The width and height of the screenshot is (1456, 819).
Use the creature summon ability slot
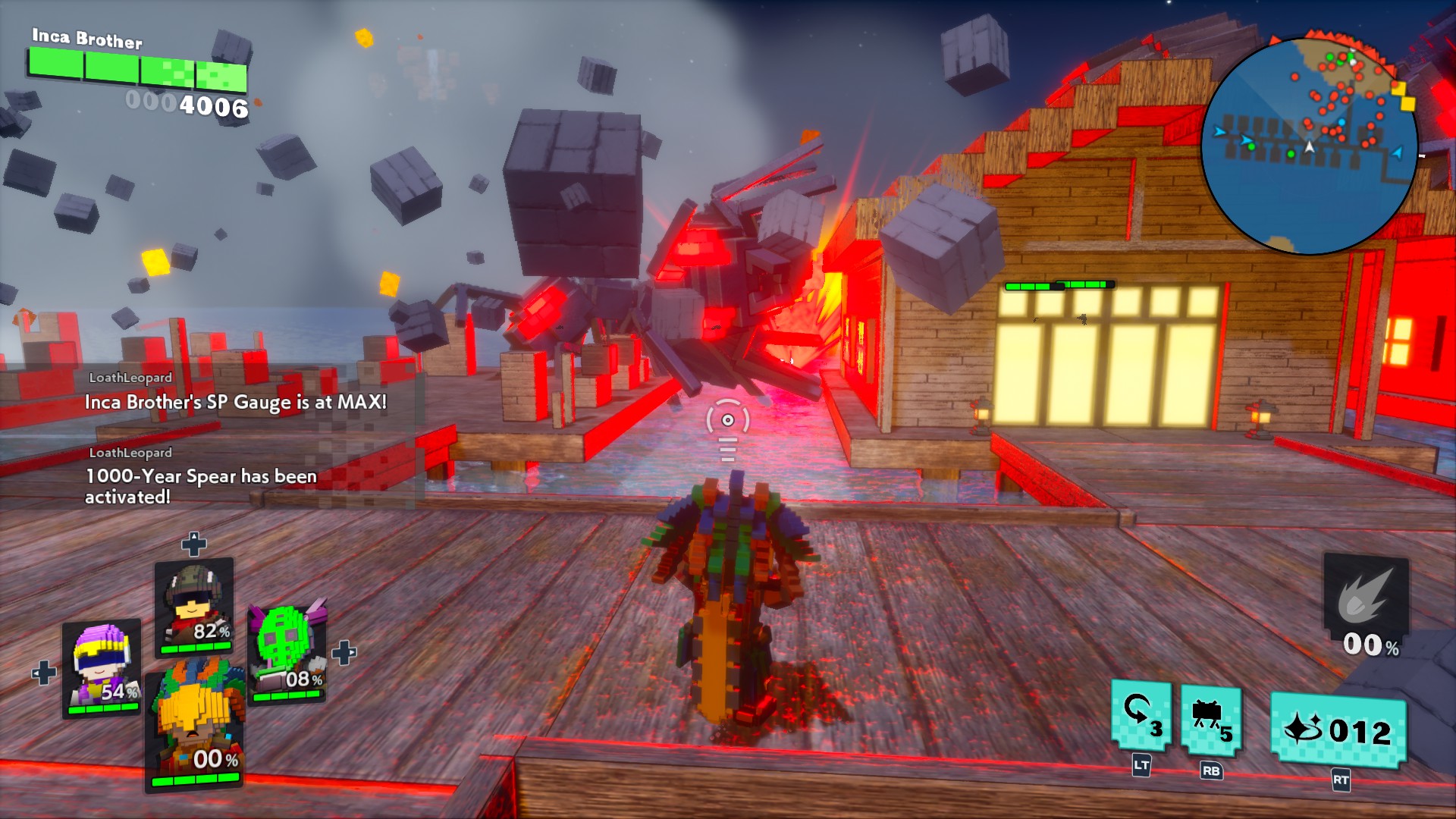[1210, 721]
